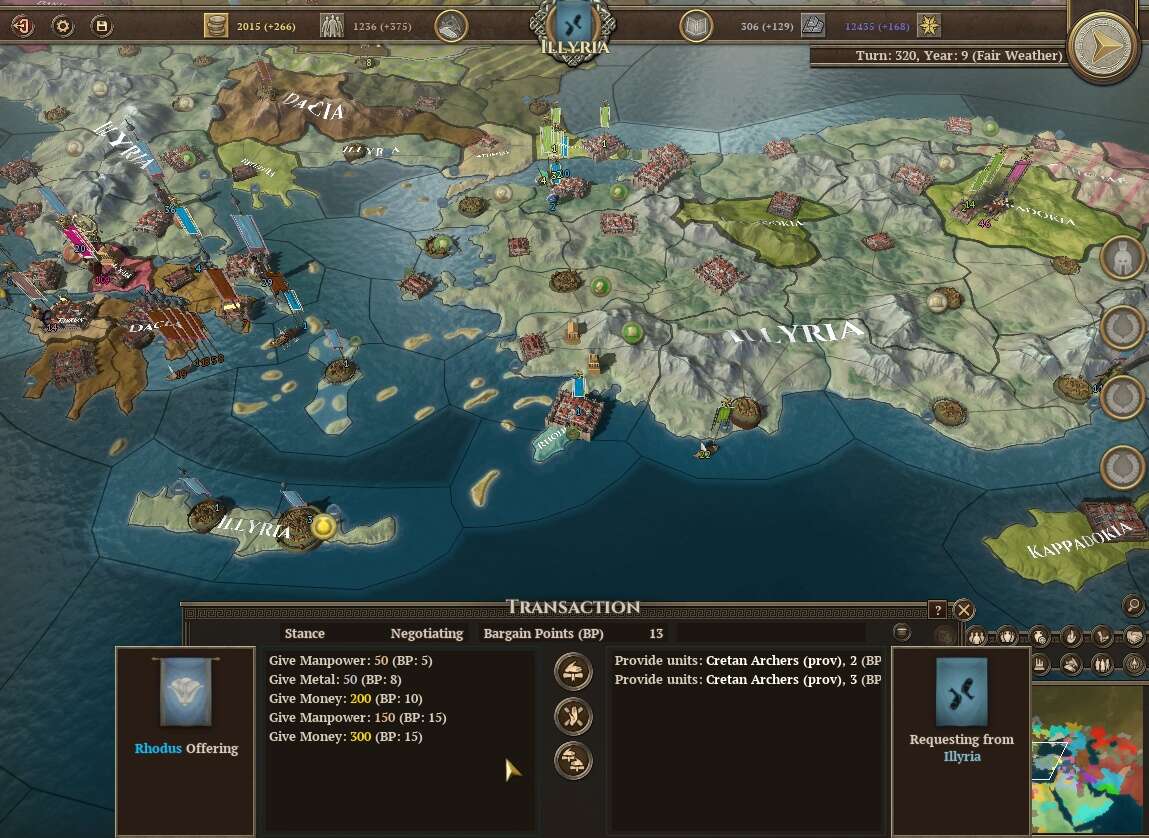Close the Transaction window
The height and width of the screenshot is (838, 1149).
coord(963,609)
